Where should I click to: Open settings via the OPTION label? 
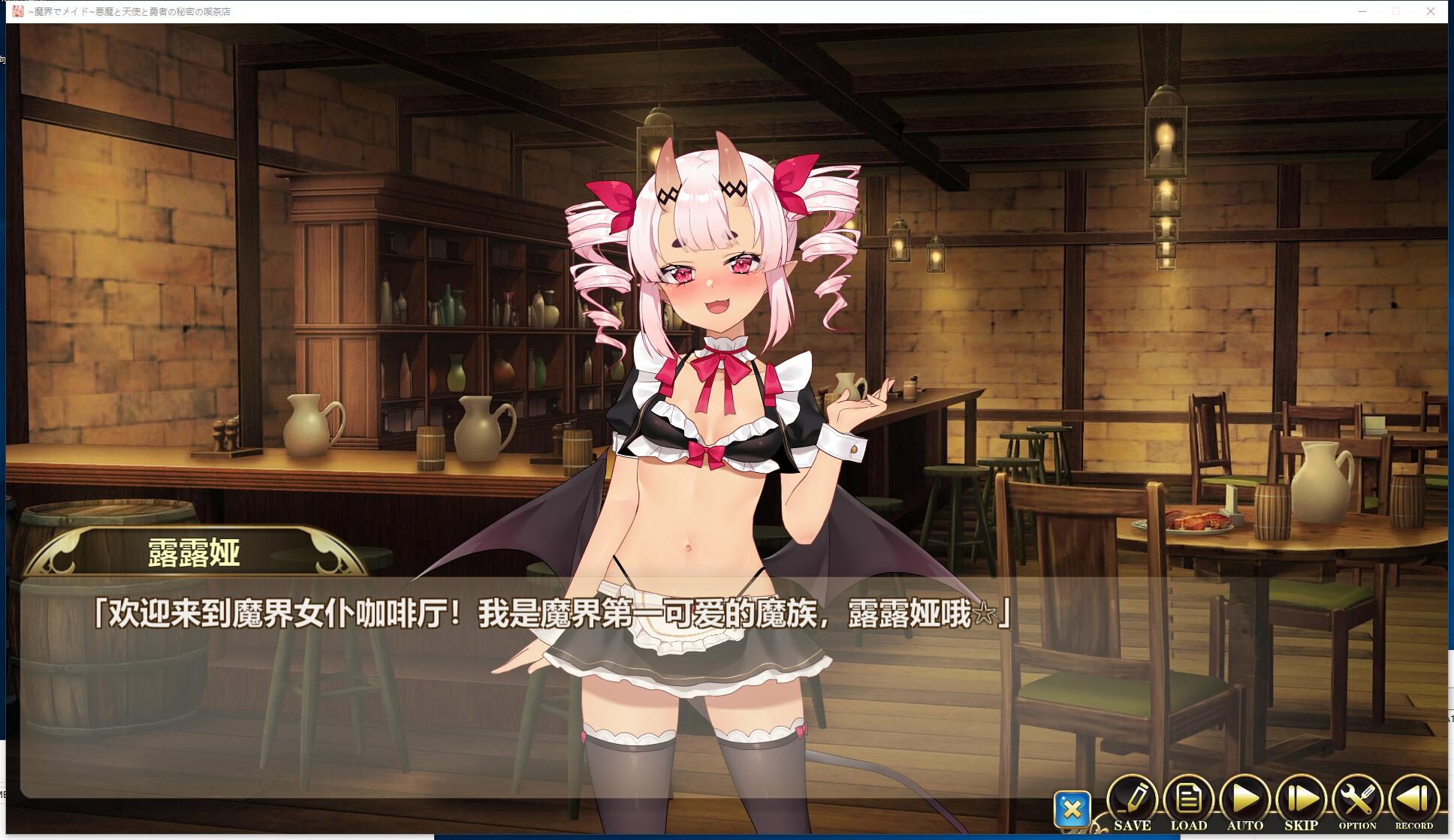click(1359, 824)
